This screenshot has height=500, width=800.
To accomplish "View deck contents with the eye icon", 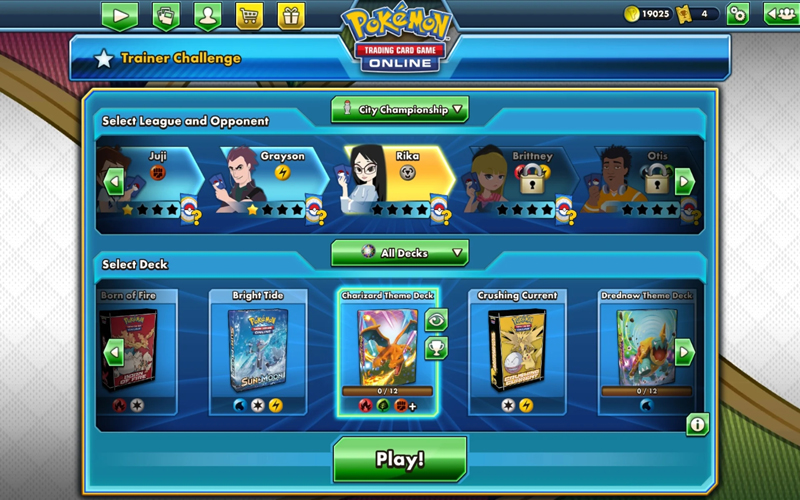I will [436, 319].
